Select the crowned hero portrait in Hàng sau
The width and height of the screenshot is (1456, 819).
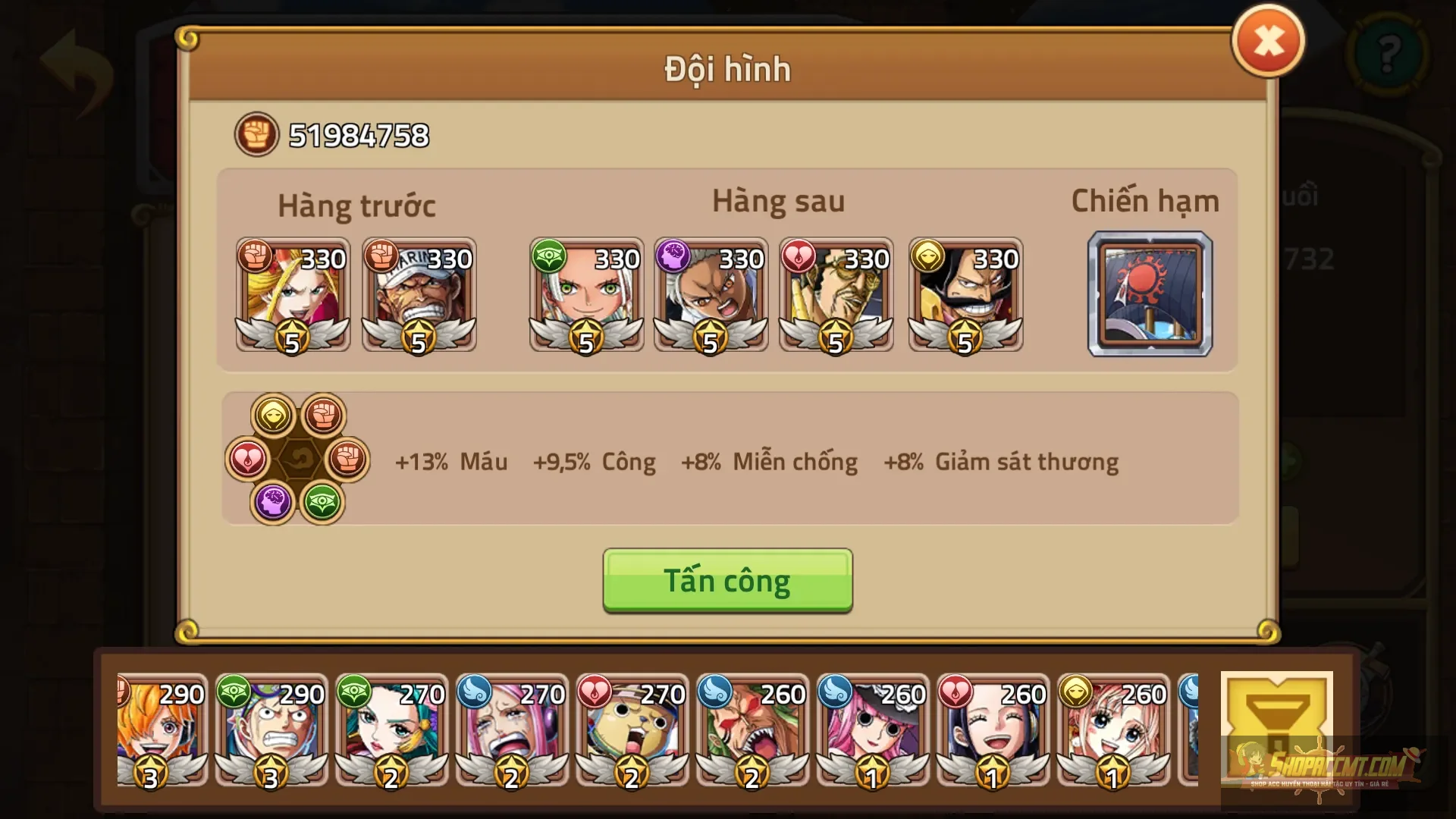pyautogui.click(x=965, y=296)
